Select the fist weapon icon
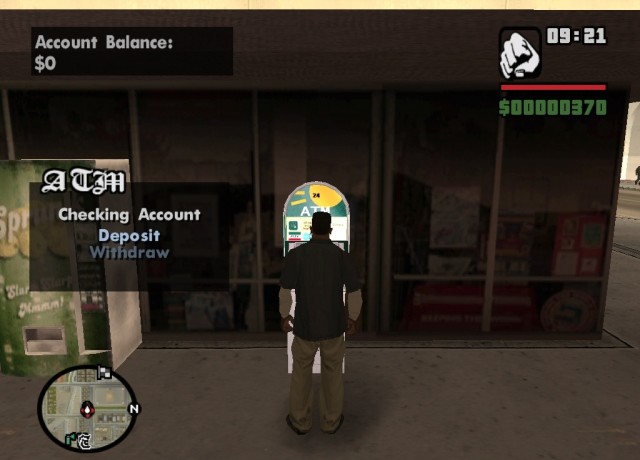Image resolution: width=640 pixels, height=460 pixels. pos(520,54)
